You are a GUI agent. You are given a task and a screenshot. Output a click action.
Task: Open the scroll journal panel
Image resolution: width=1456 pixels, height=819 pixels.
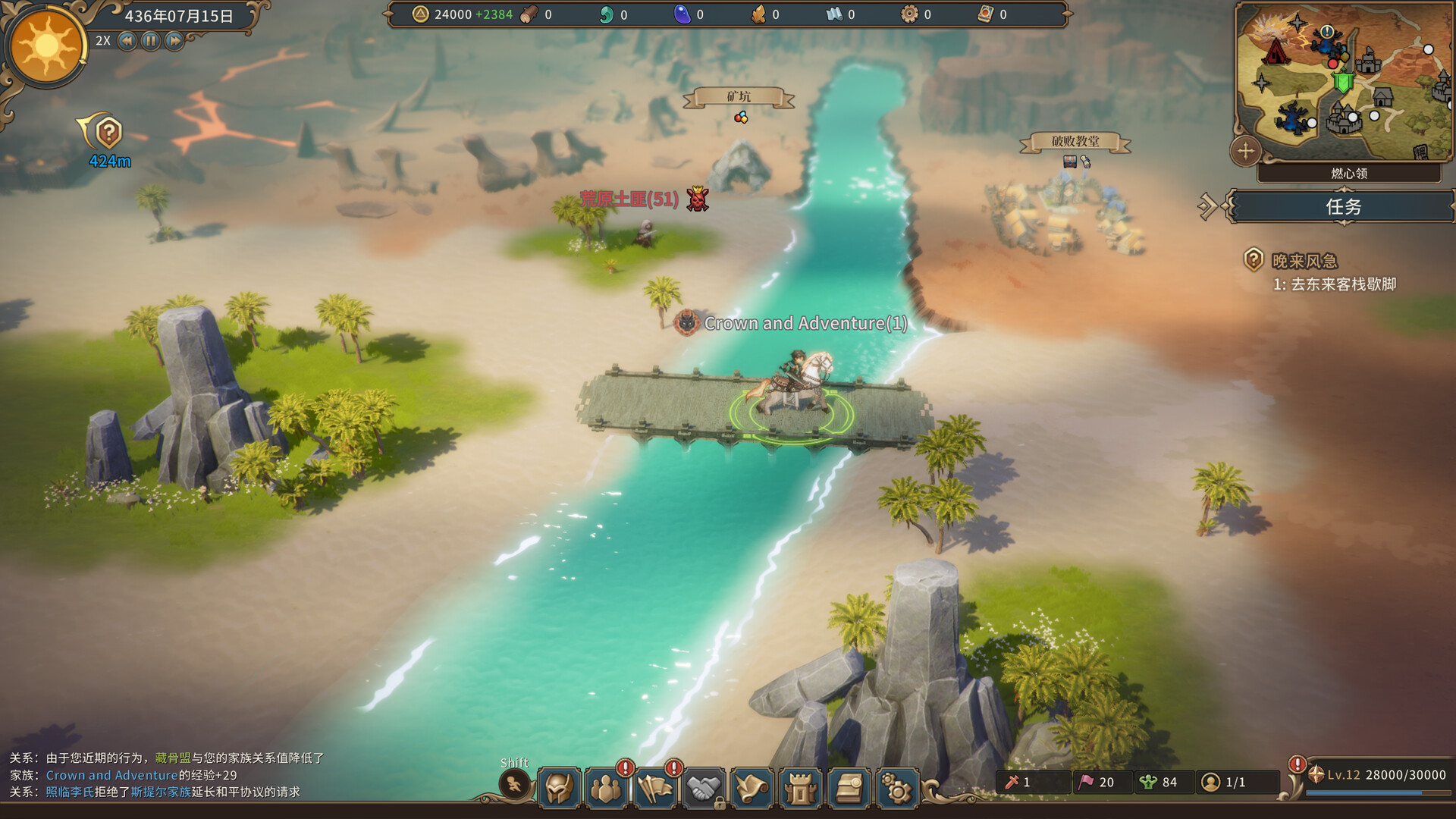tap(752, 786)
